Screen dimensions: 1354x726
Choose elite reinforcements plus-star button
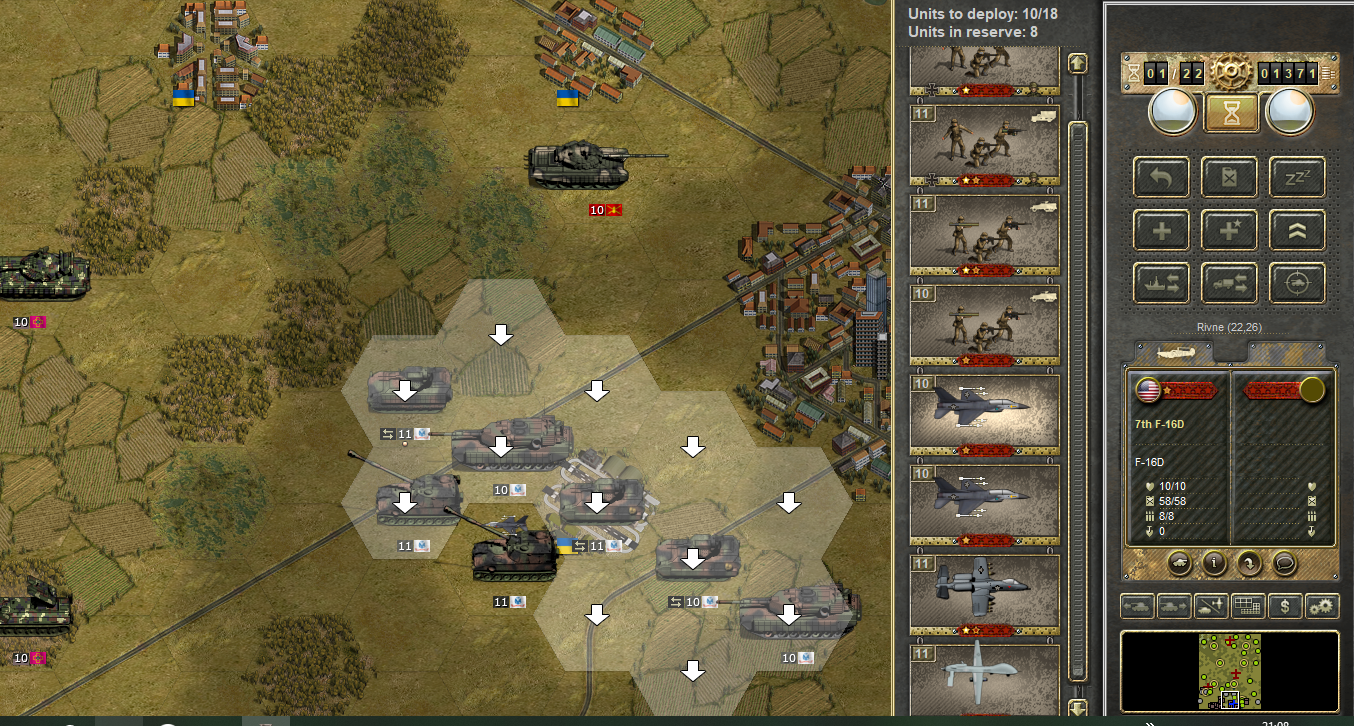tap(1229, 230)
